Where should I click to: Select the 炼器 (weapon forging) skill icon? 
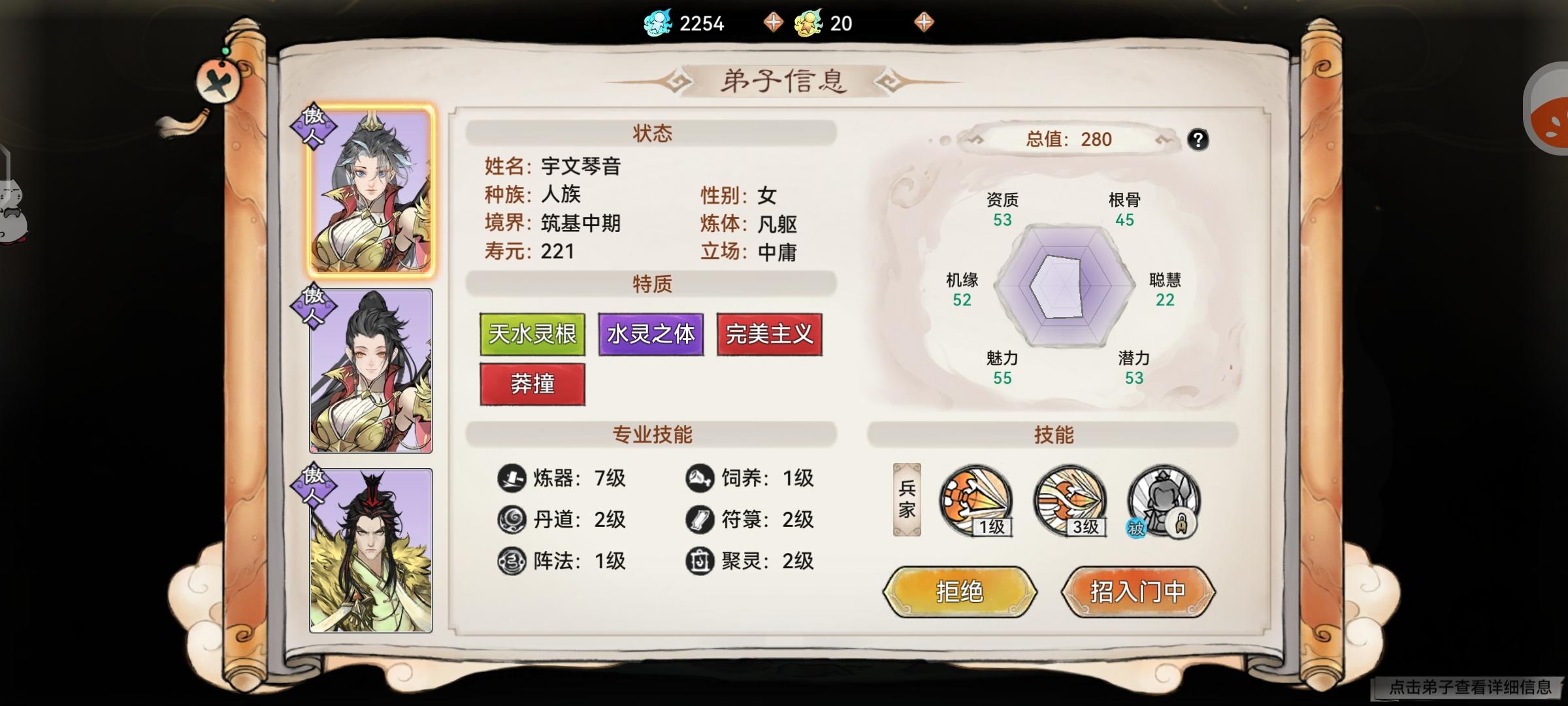point(513,479)
